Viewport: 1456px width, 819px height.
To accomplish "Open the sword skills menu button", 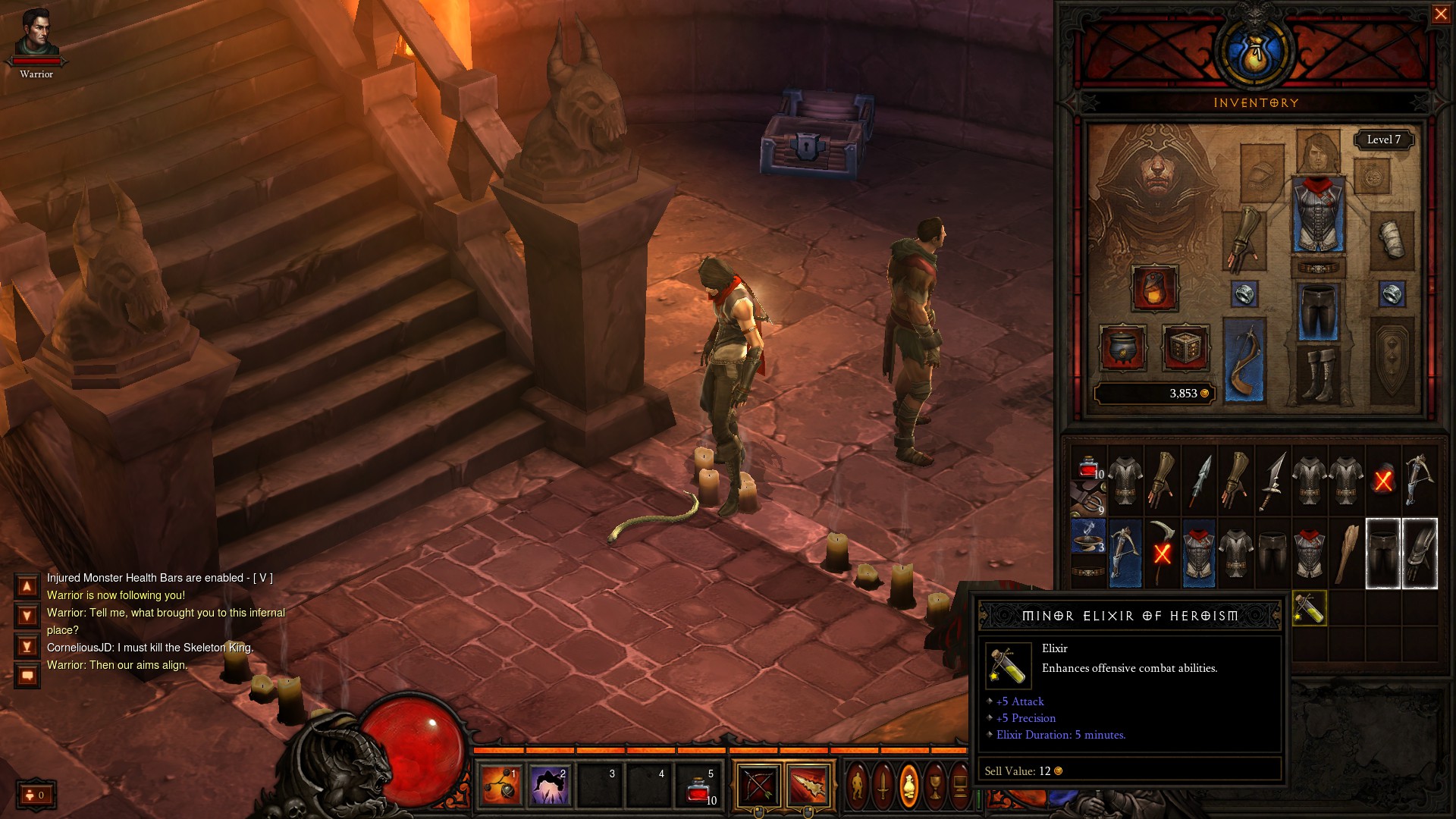I will pyautogui.click(x=883, y=786).
